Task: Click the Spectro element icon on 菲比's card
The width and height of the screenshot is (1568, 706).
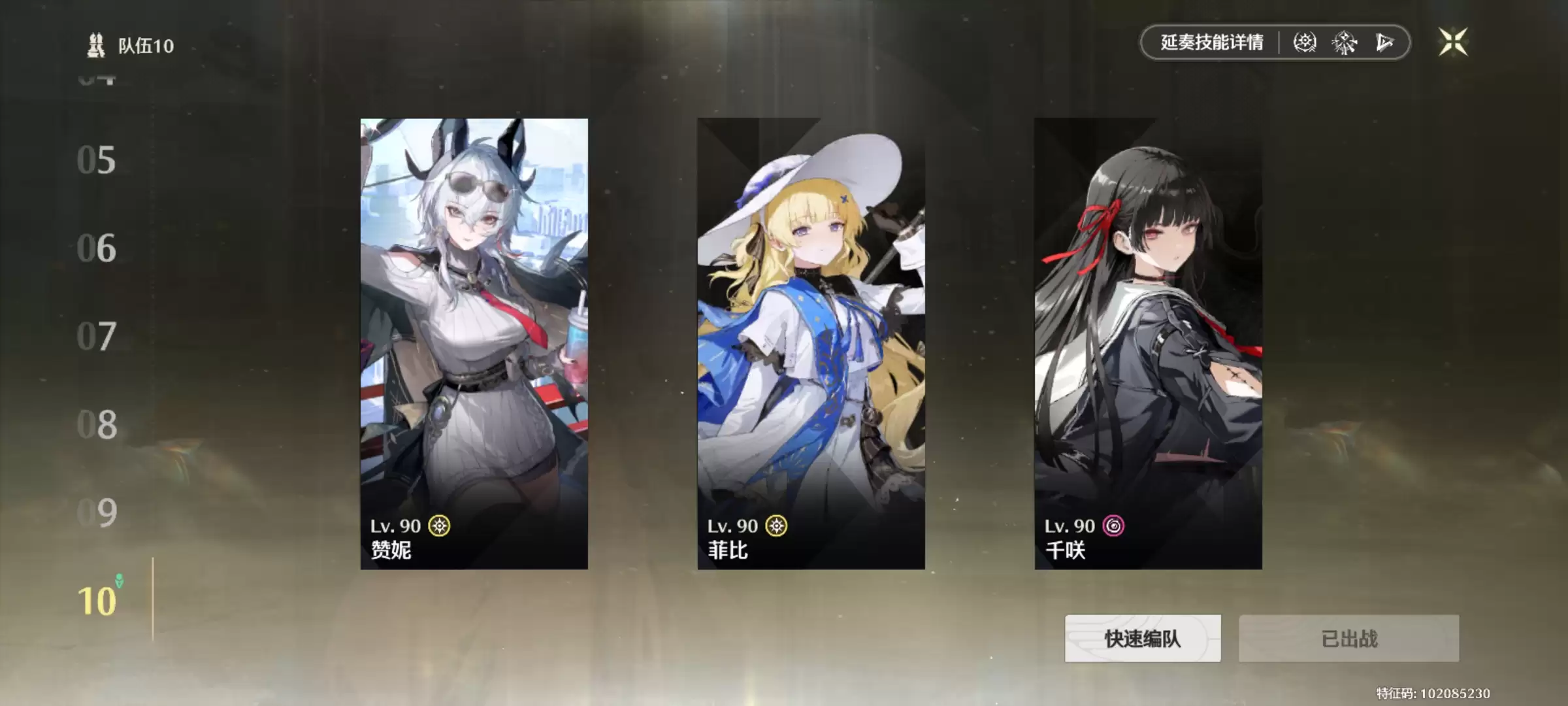Action: (777, 526)
